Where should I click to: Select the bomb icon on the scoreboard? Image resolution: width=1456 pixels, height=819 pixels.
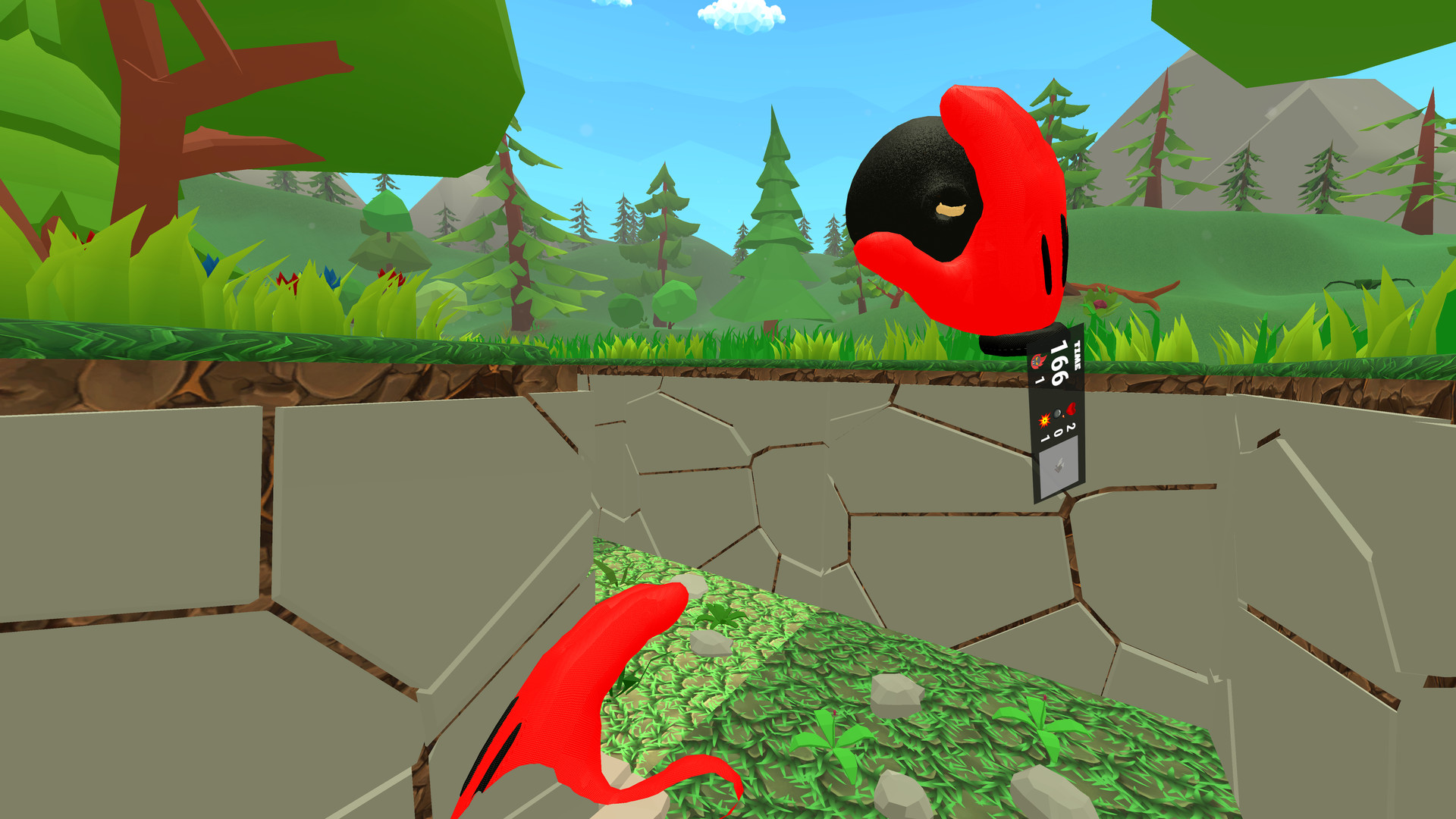pos(1056,413)
